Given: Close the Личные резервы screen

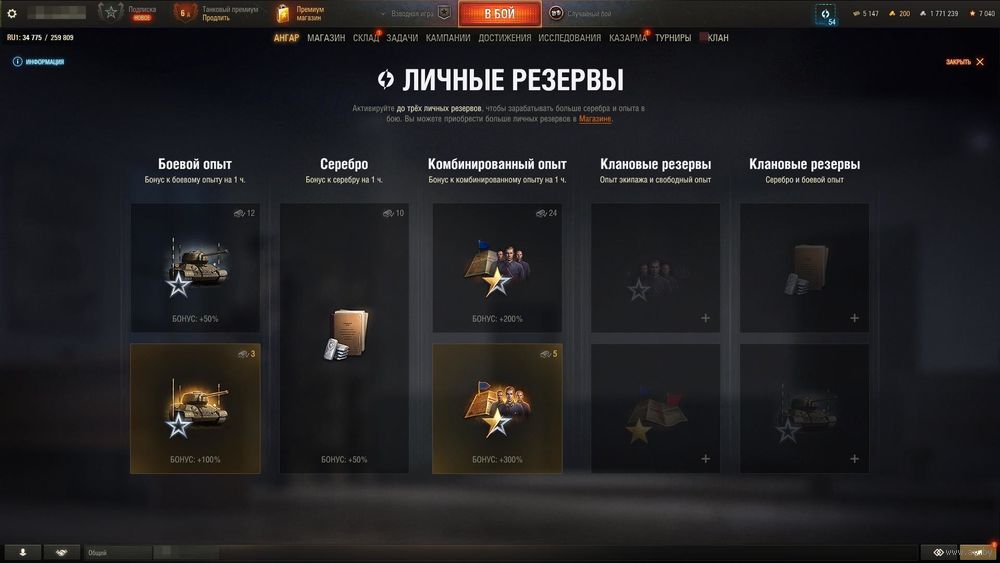Looking at the screenshot, I should pyautogui.click(x=959, y=62).
